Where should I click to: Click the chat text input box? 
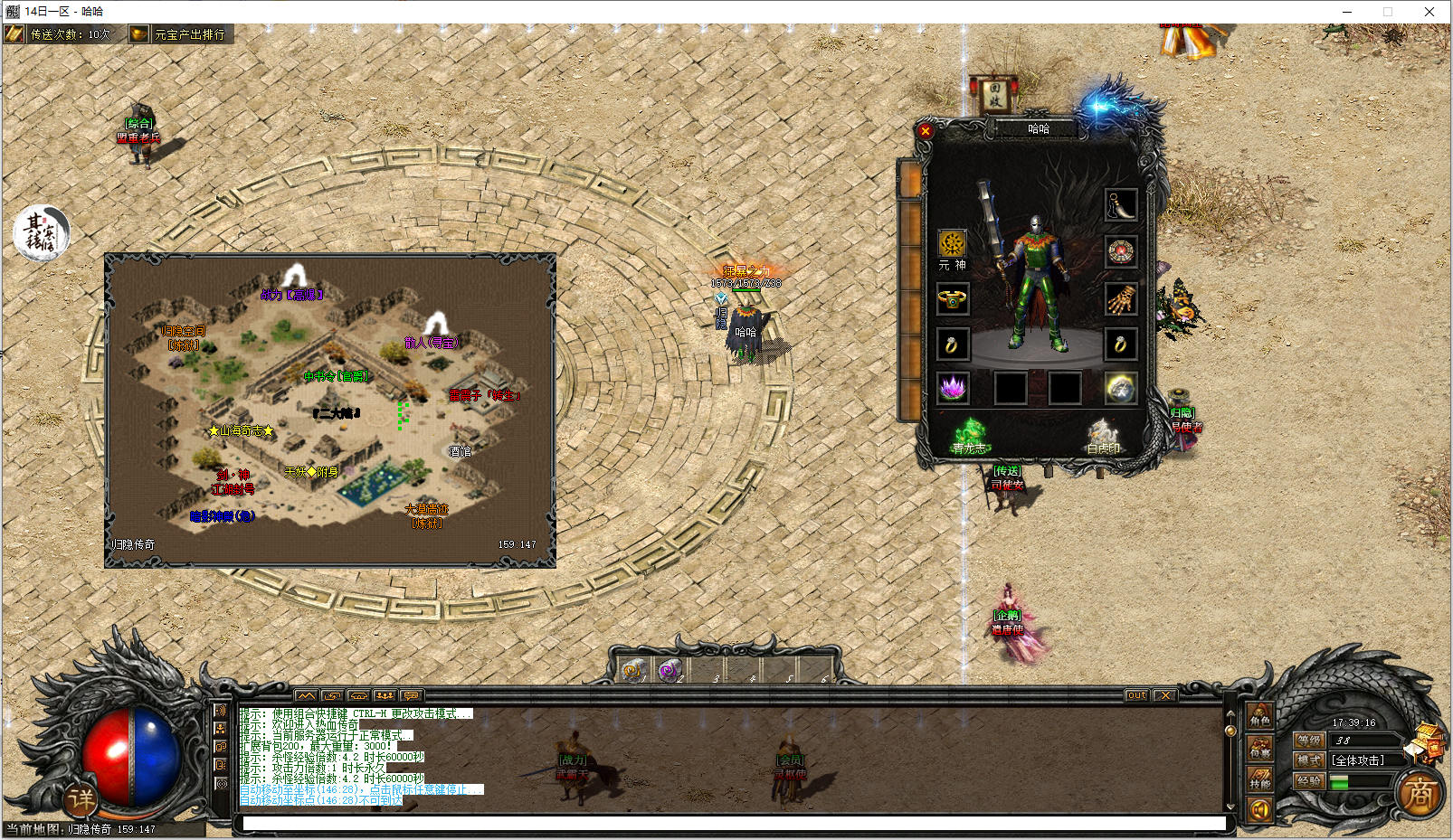point(733,823)
